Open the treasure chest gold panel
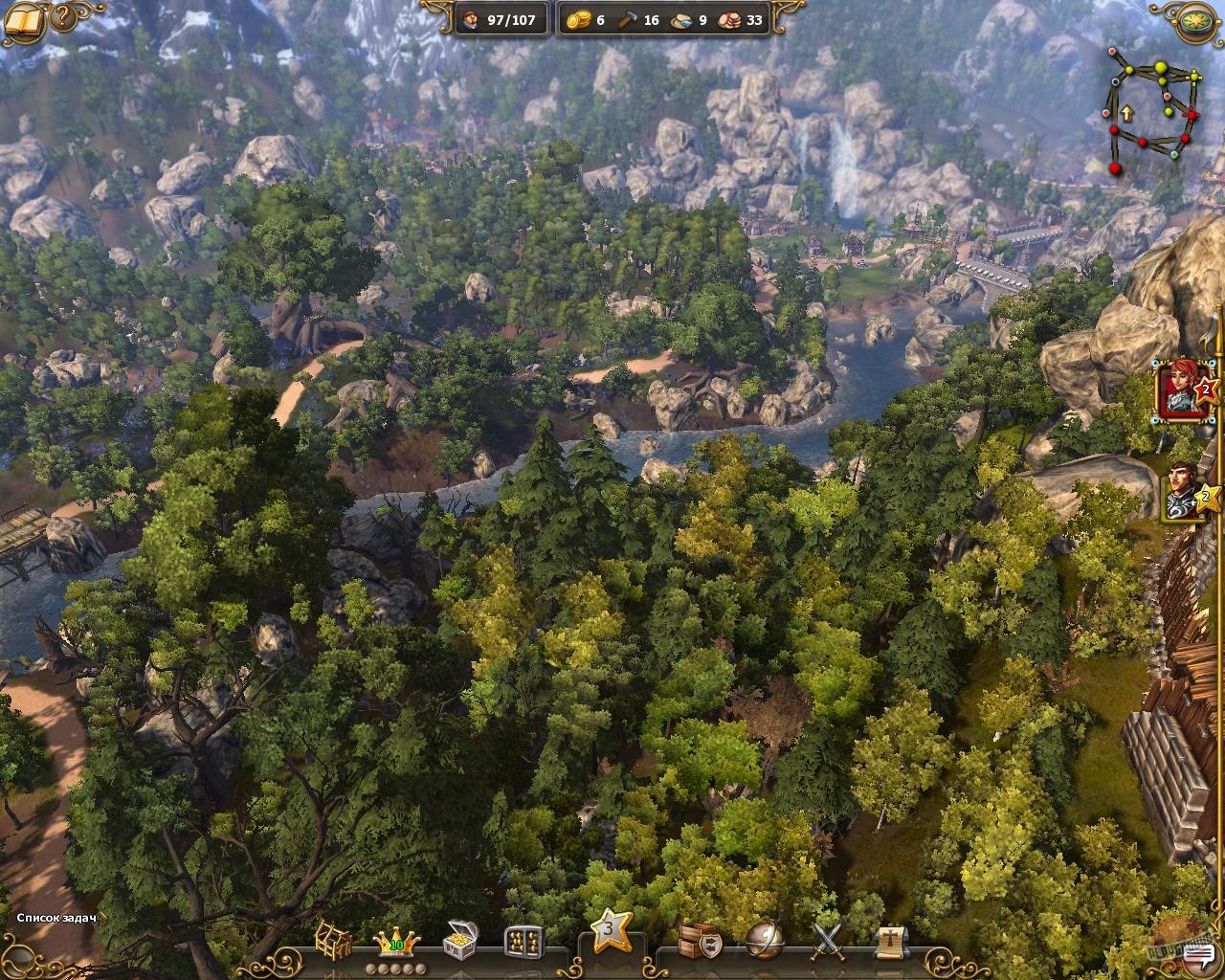The image size is (1225, 980). pyautogui.click(x=457, y=941)
